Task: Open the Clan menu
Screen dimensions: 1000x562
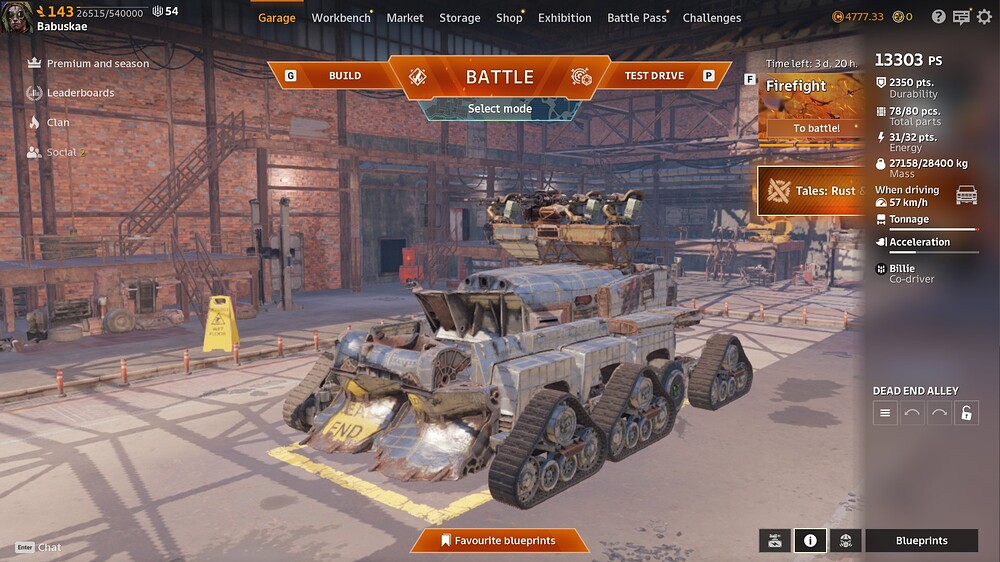Action: click(58, 123)
